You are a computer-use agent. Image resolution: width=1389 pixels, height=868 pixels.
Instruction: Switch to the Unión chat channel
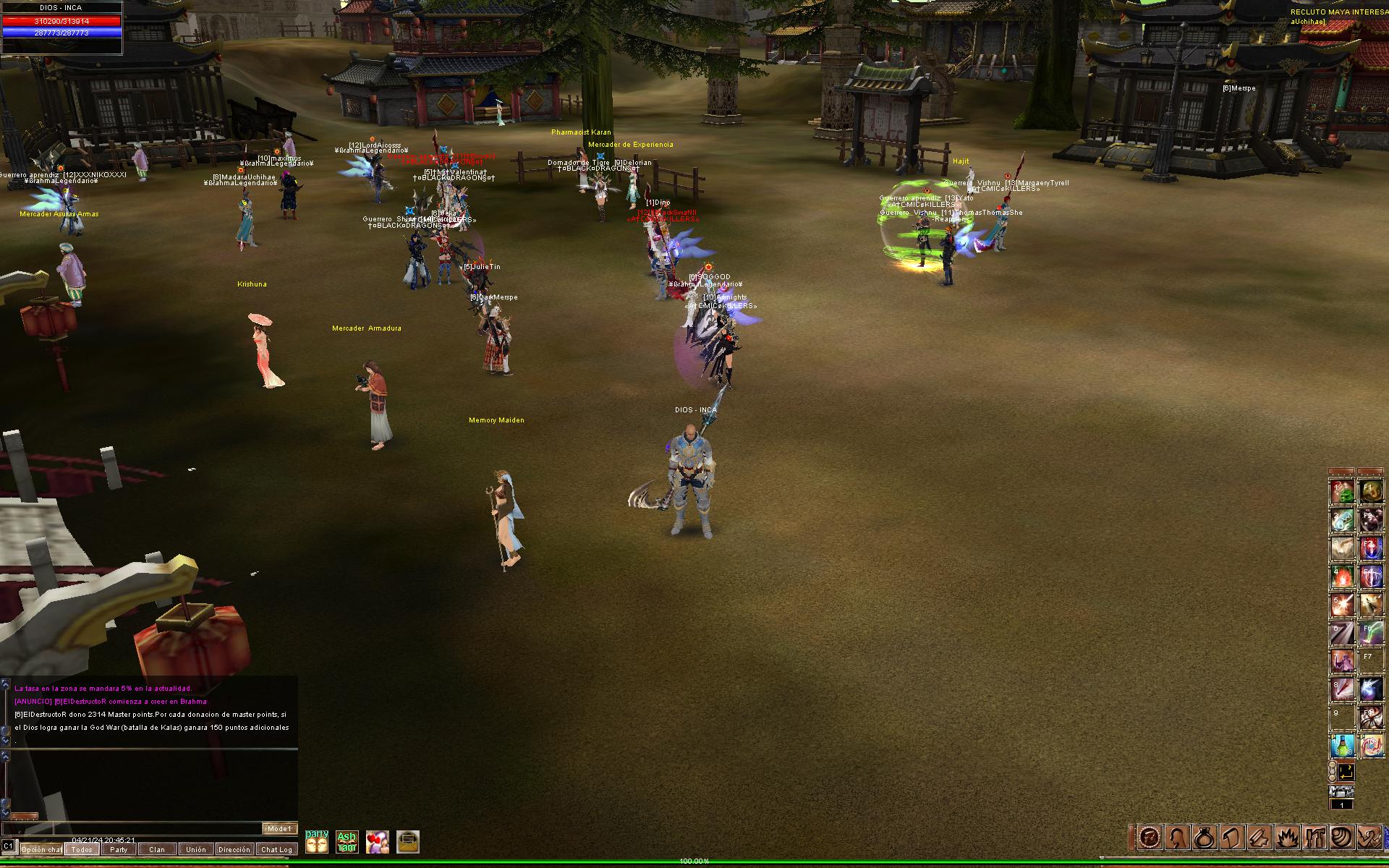195,850
